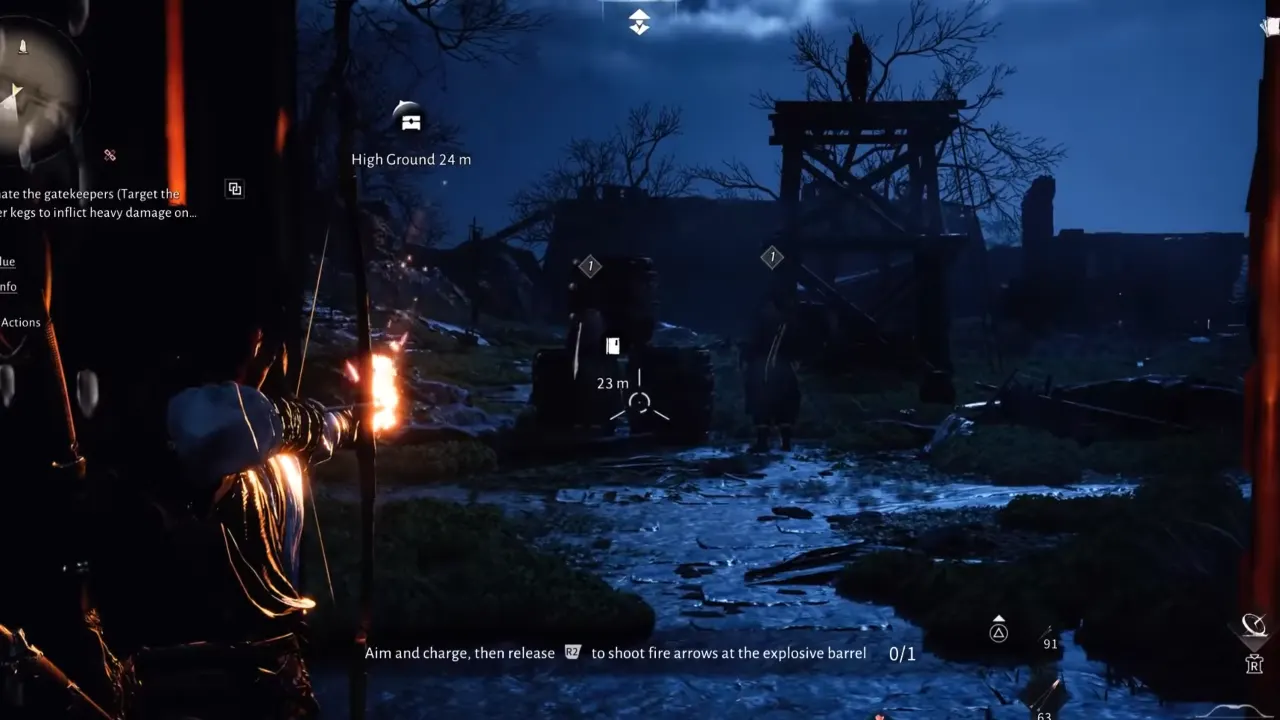Screen dimensions: 1280x720
Task: Click the overlapping-squares icon beside the objective description
Action: [x=235, y=188]
